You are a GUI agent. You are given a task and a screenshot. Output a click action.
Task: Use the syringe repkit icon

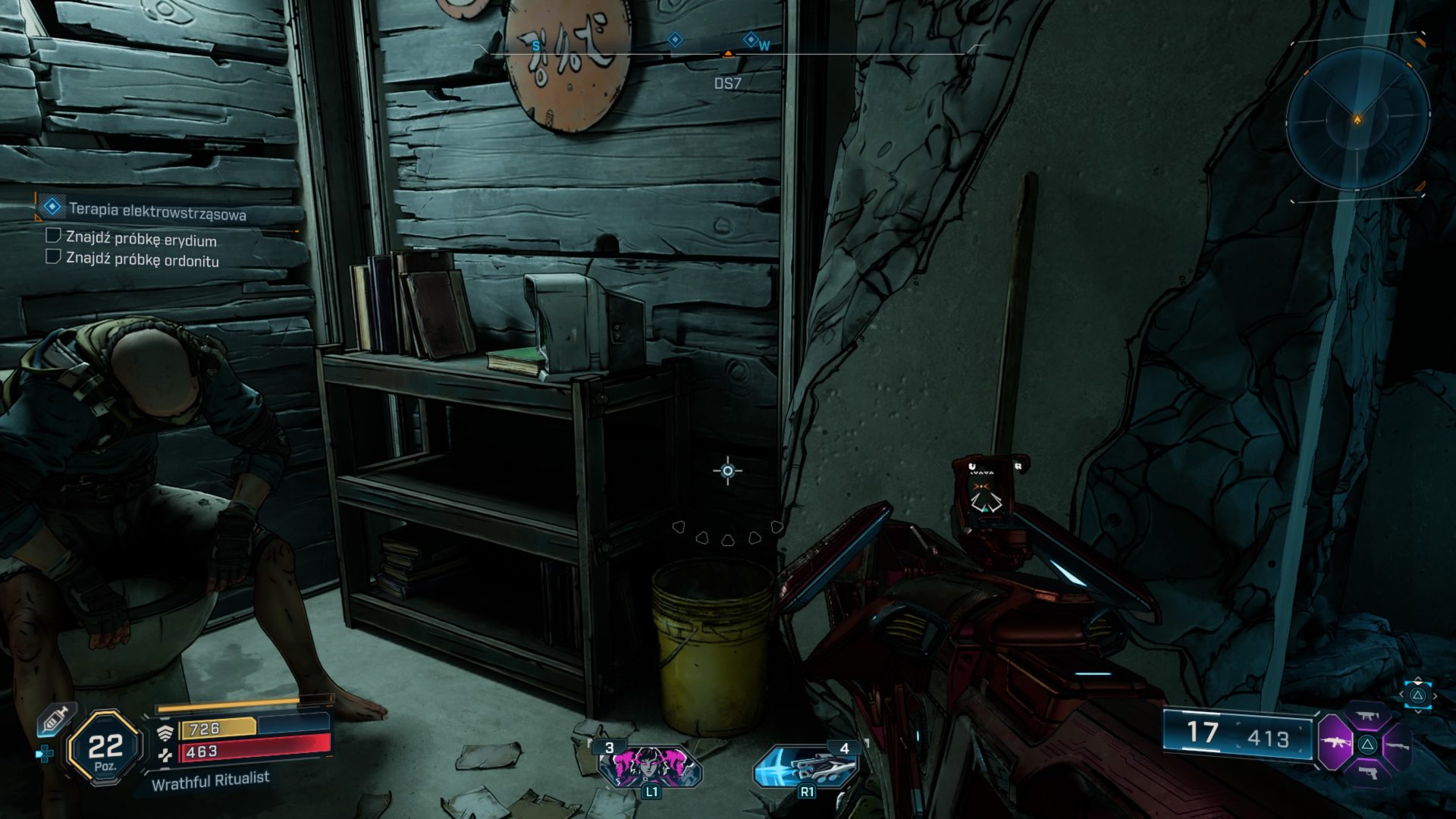55,717
